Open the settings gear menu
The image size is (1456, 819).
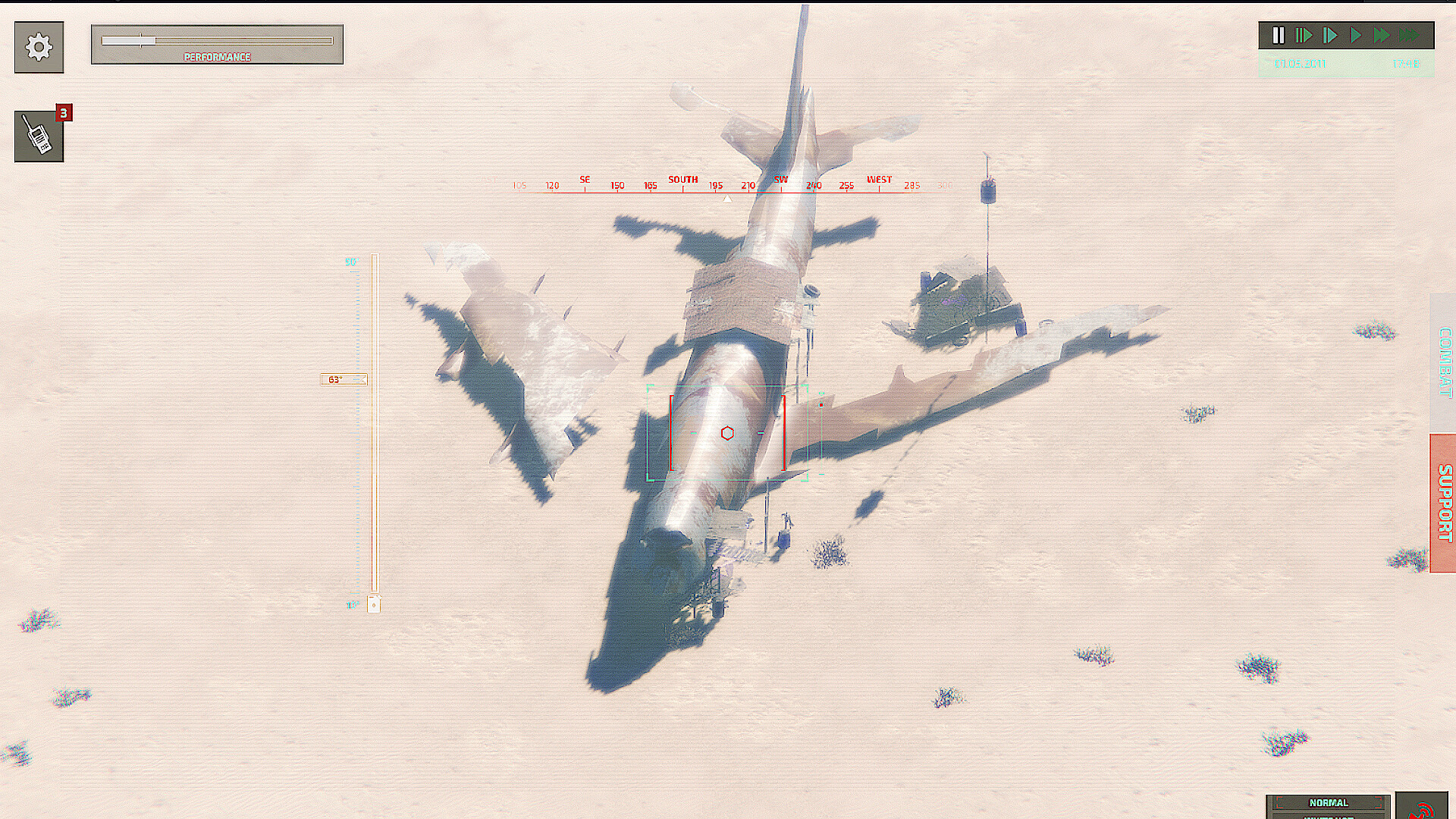[x=38, y=47]
